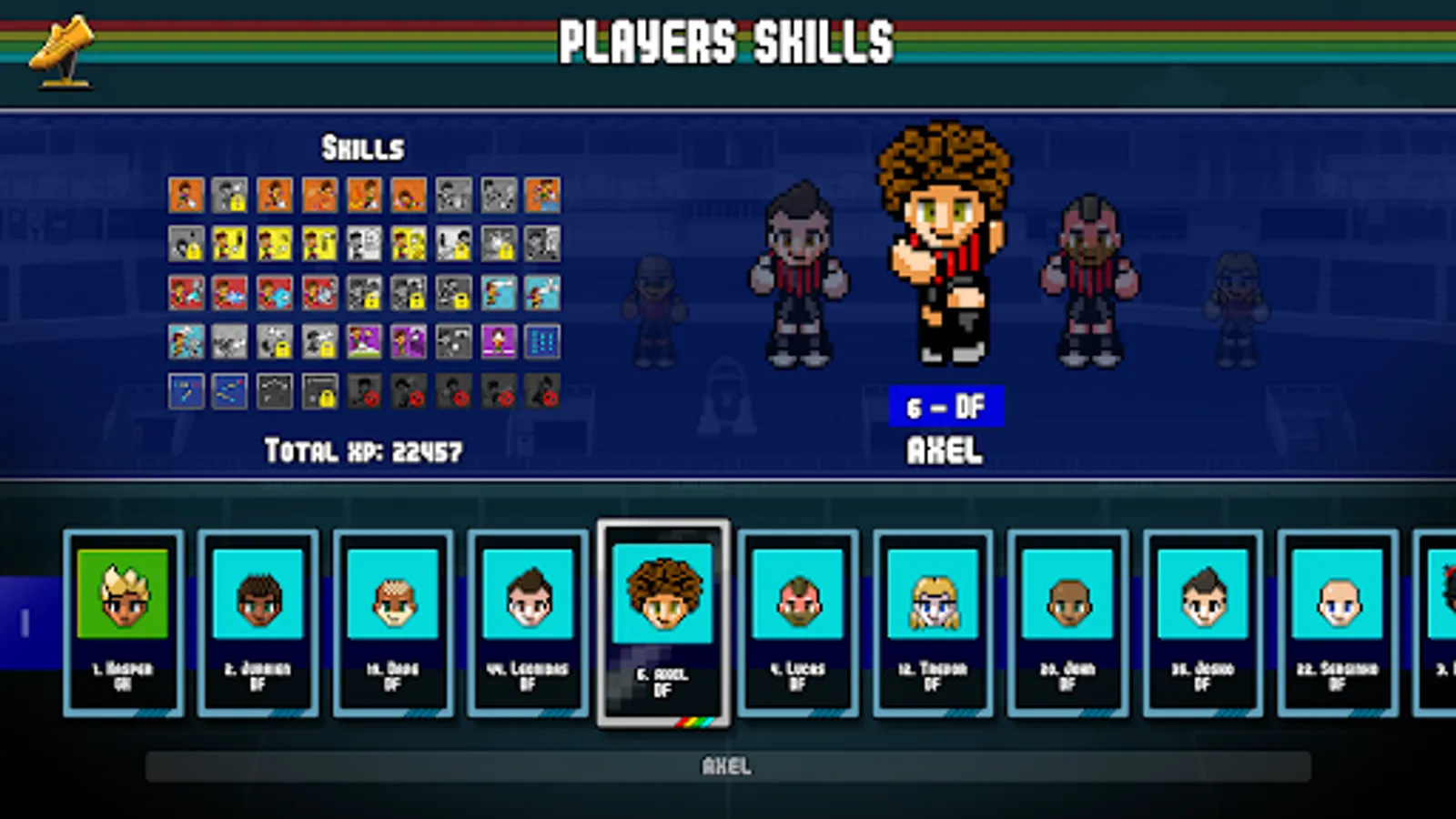Select a yellow passing skill icon
The image size is (1456, 819).
point(229,242)
